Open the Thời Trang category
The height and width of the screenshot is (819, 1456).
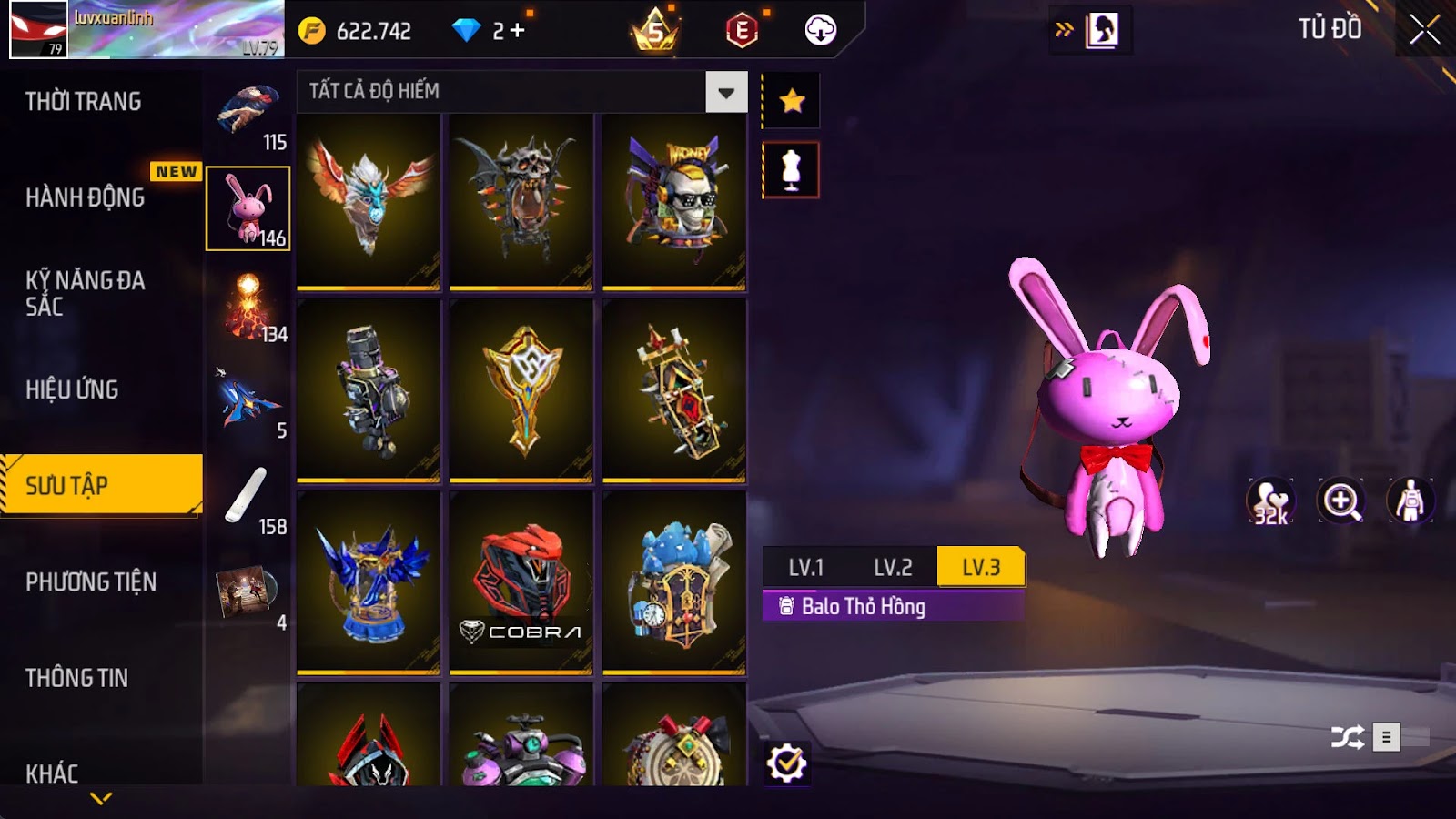(84, 101)
